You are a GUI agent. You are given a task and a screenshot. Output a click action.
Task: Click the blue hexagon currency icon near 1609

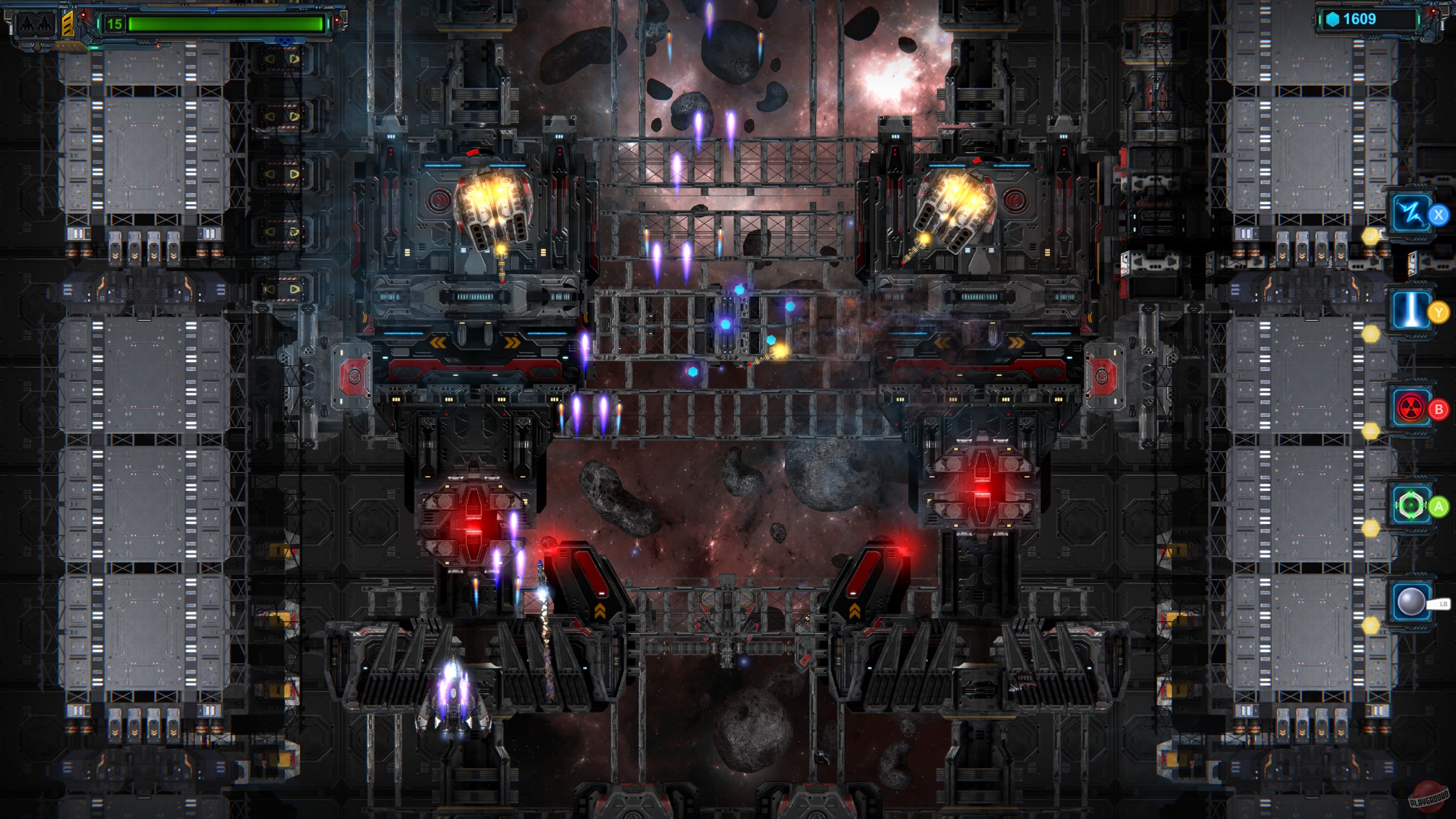point(1333,18)
